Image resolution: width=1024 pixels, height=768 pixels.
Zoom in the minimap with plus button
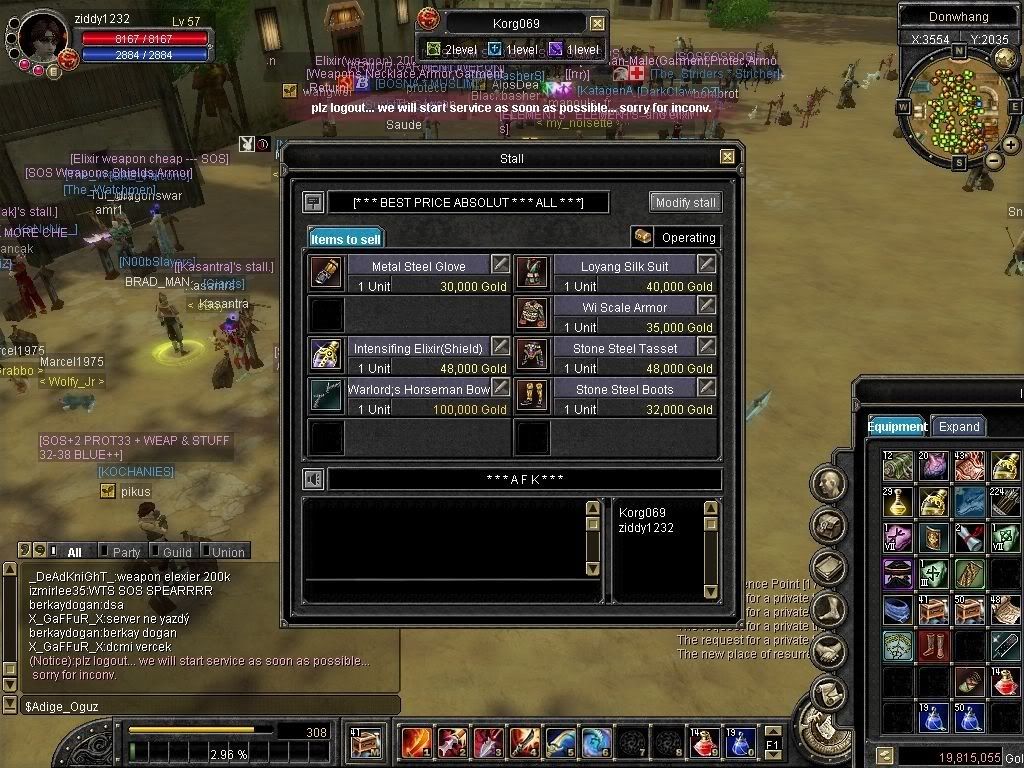coord(1011,145)
